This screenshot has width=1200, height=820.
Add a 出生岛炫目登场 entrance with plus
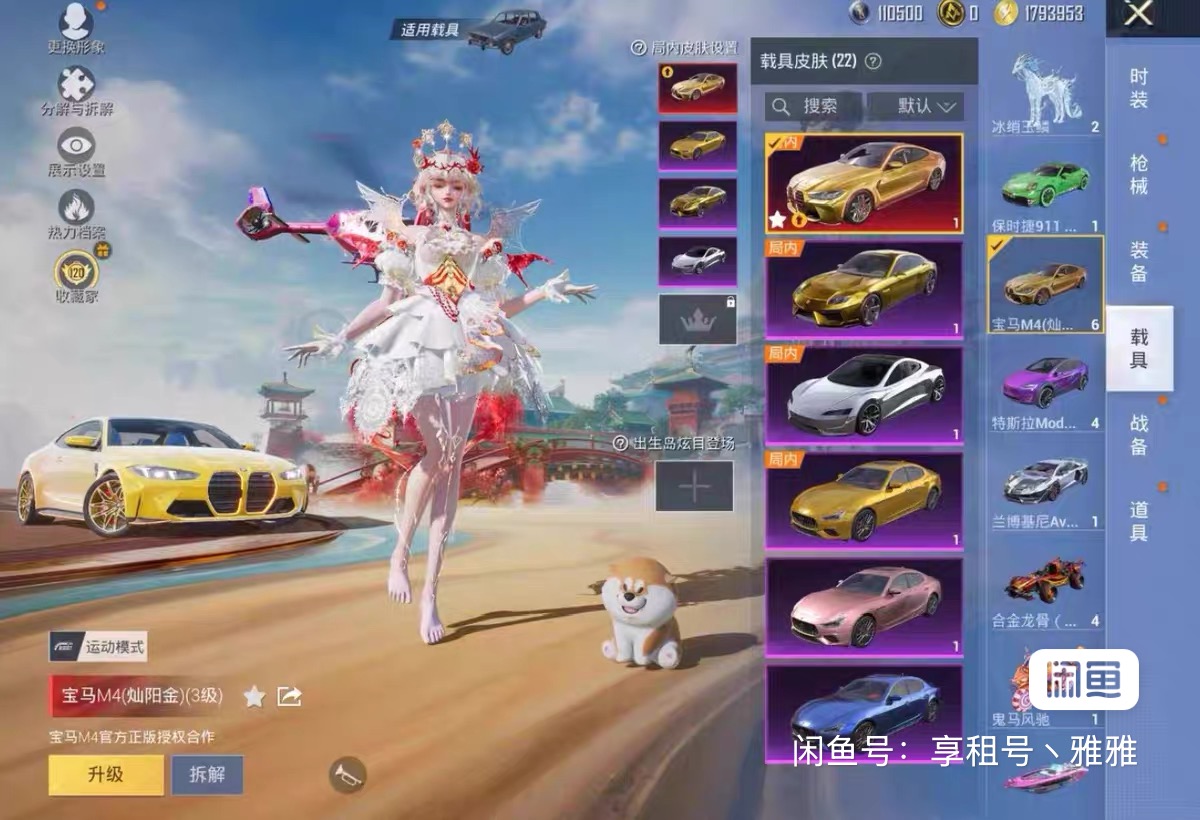tap(694, 486)
